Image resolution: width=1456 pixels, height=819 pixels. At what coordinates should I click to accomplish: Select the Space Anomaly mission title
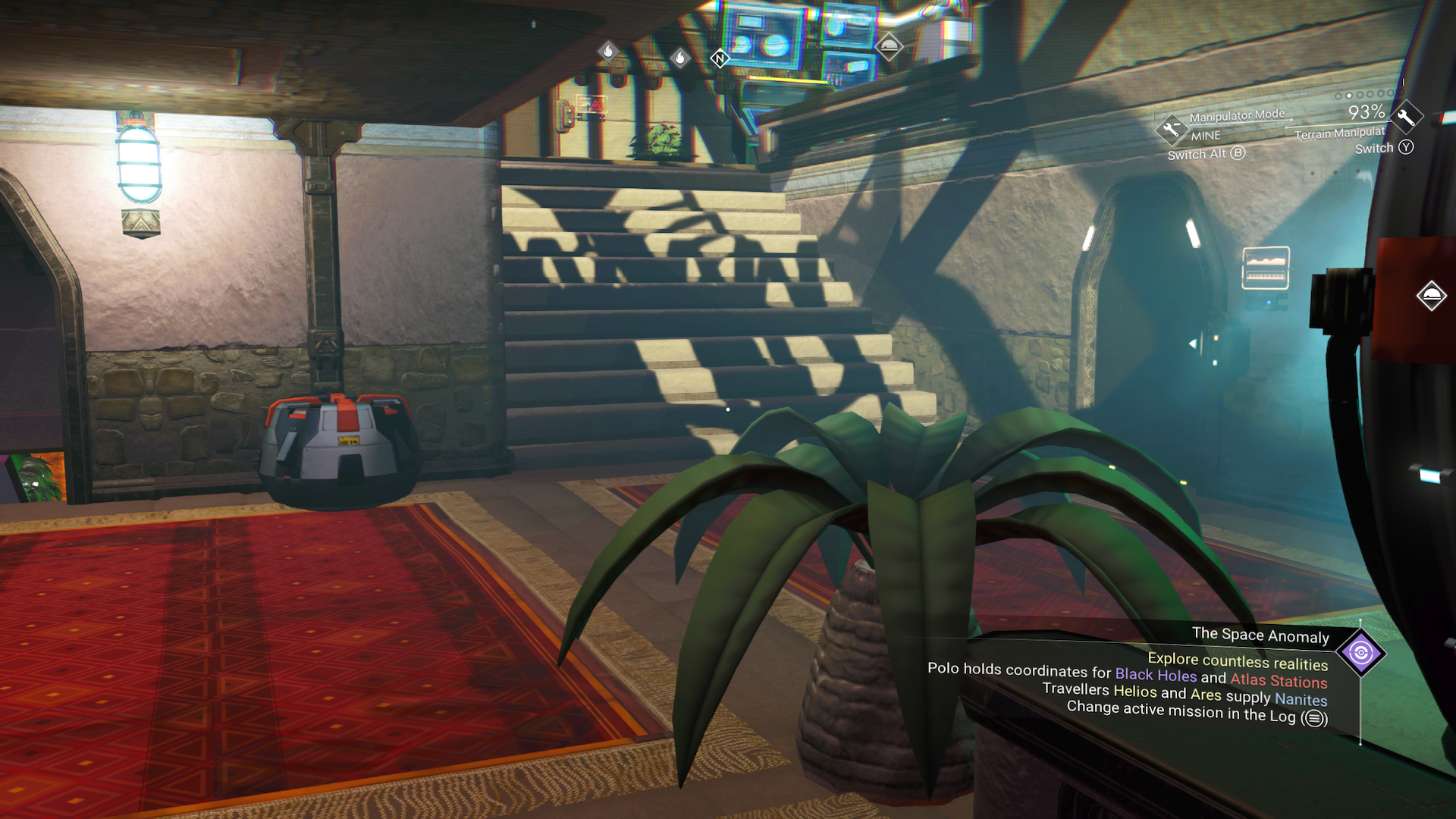(x=1260, y=635)
